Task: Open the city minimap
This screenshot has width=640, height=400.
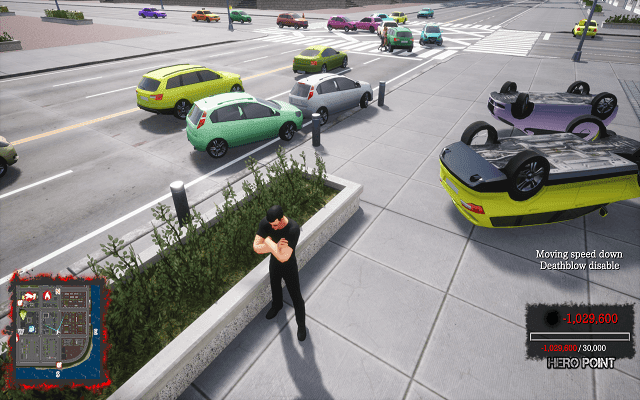Action: pyautogui.click(x=57, y=331)
